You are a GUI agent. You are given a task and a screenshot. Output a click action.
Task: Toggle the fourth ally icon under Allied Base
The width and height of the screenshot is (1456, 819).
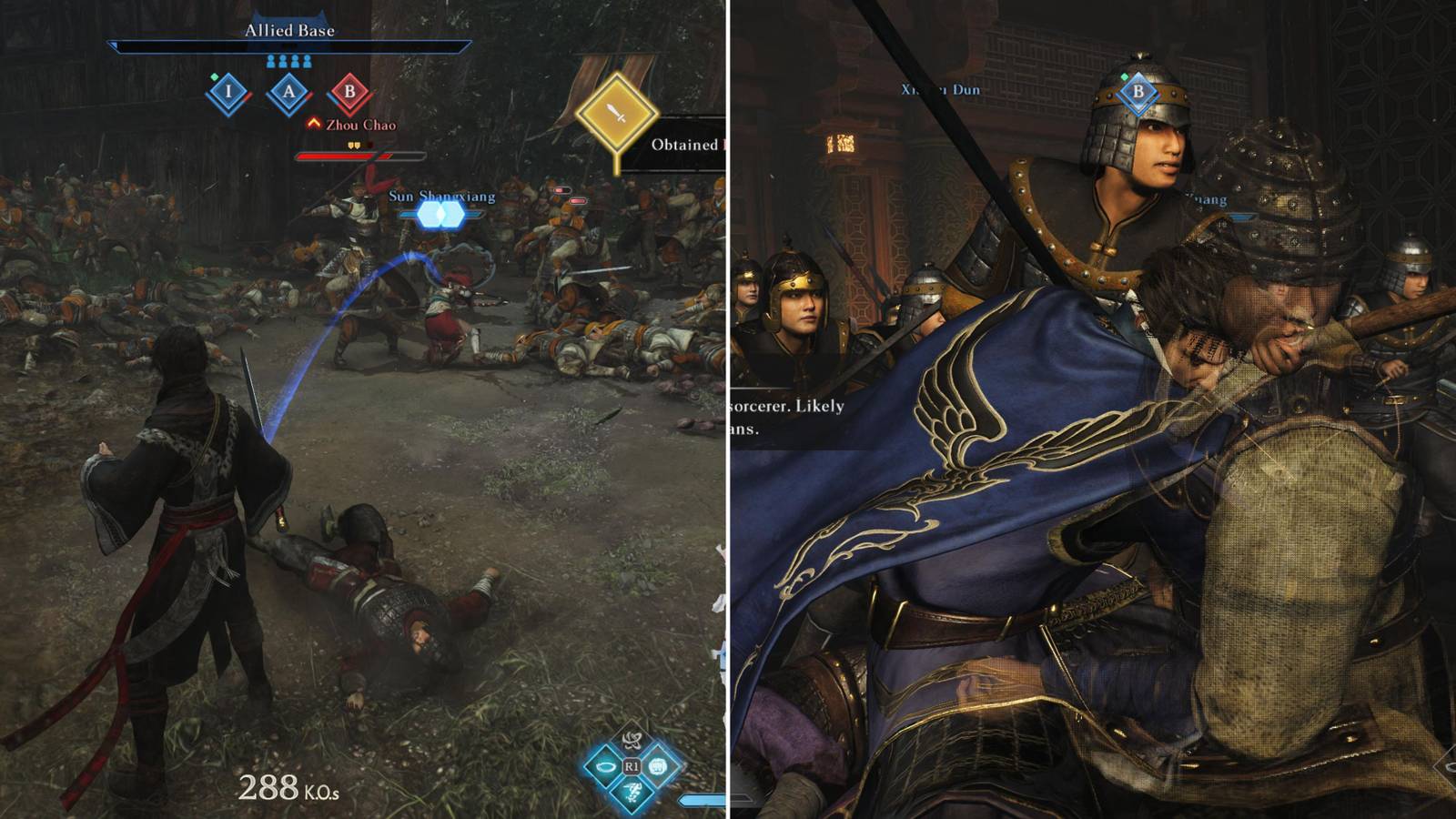pos(308,61)
